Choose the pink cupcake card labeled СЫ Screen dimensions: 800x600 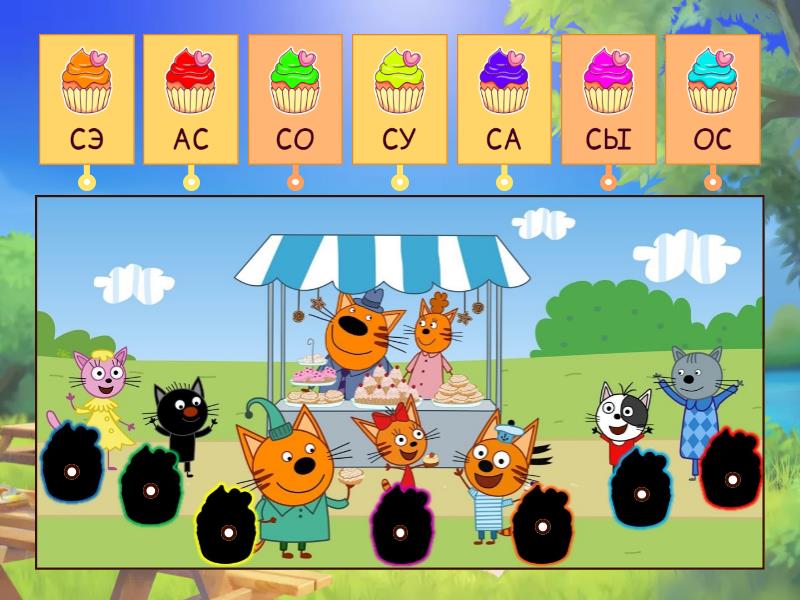pos(608,99)
